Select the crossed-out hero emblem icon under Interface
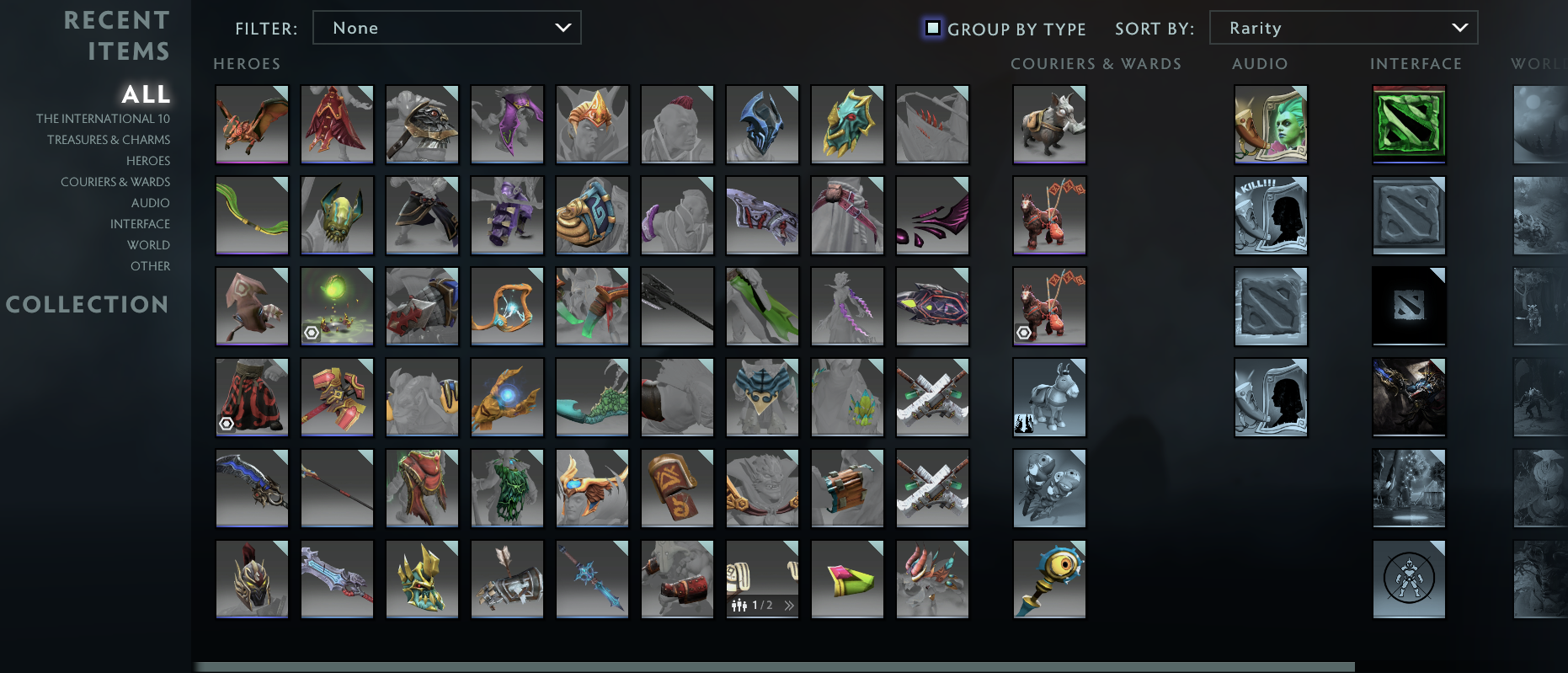Viewport: 1568px width, 673px height. (1409, 579)
